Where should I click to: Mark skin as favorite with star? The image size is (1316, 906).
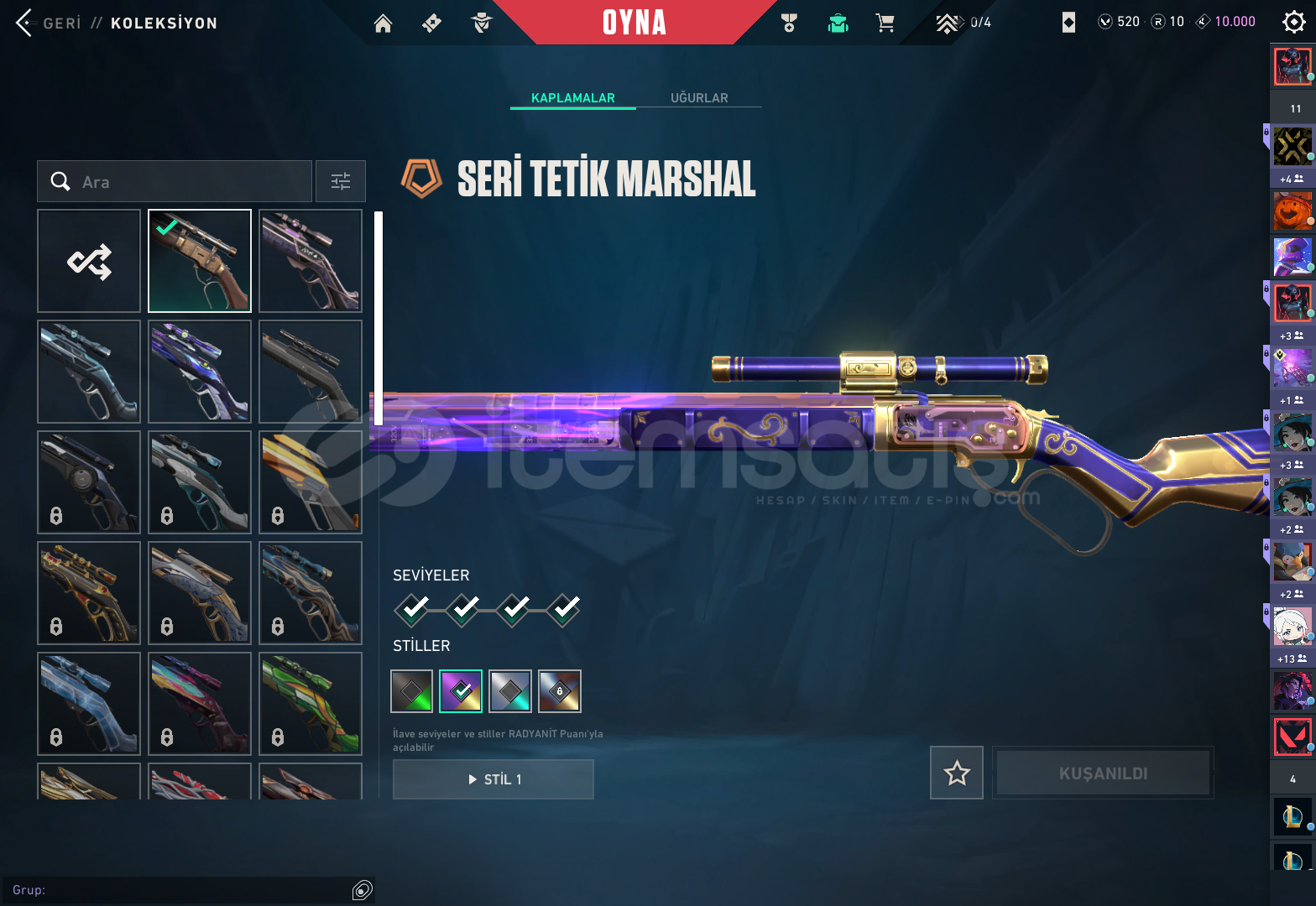[957, 773]
